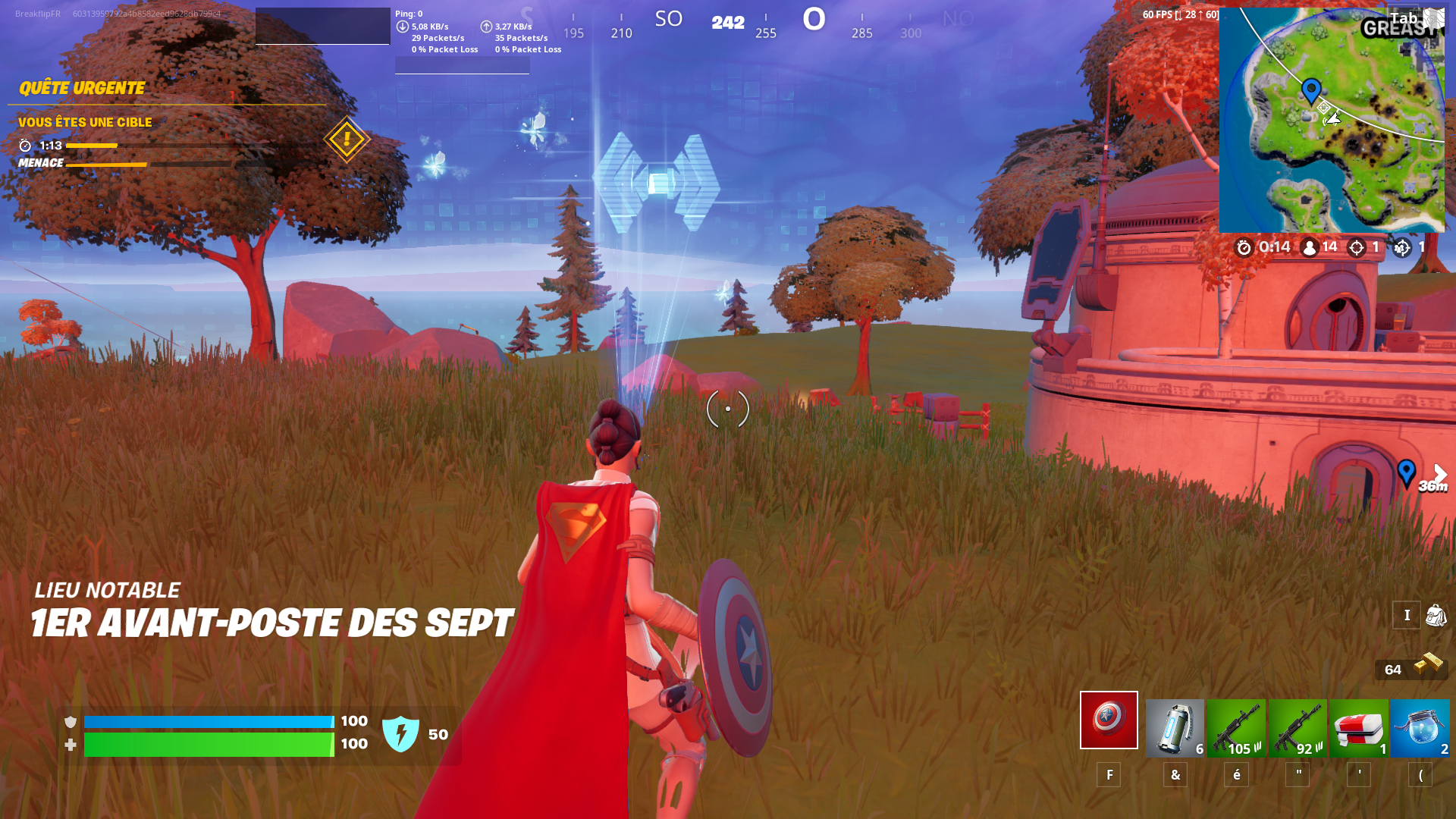Select the VOUS ÊTES UNE CIBLE quest entry
This screenshot has height=819, width=1456.
click(85, 122)
